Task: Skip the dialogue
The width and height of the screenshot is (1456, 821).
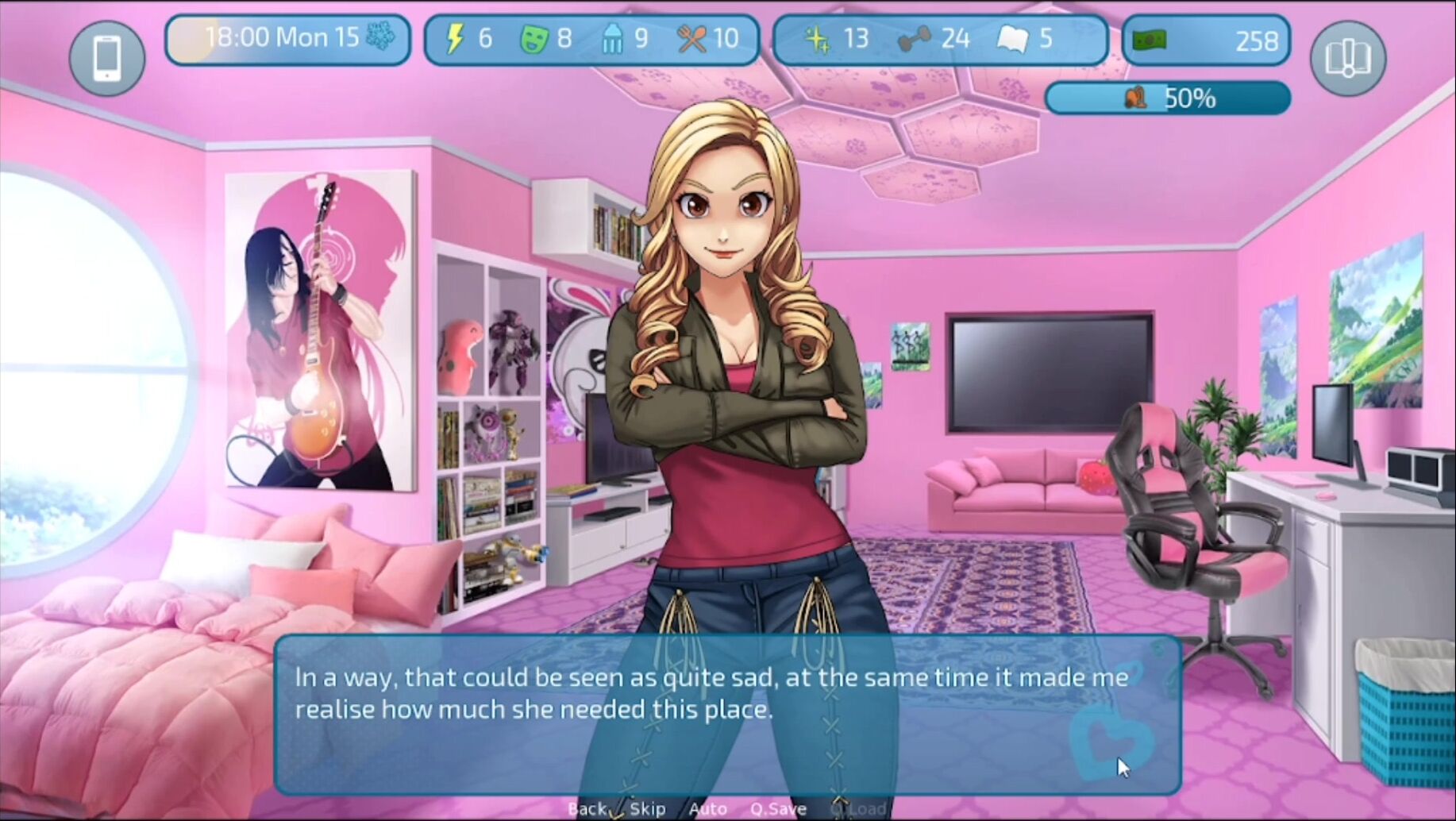Action: pos(648,809)
